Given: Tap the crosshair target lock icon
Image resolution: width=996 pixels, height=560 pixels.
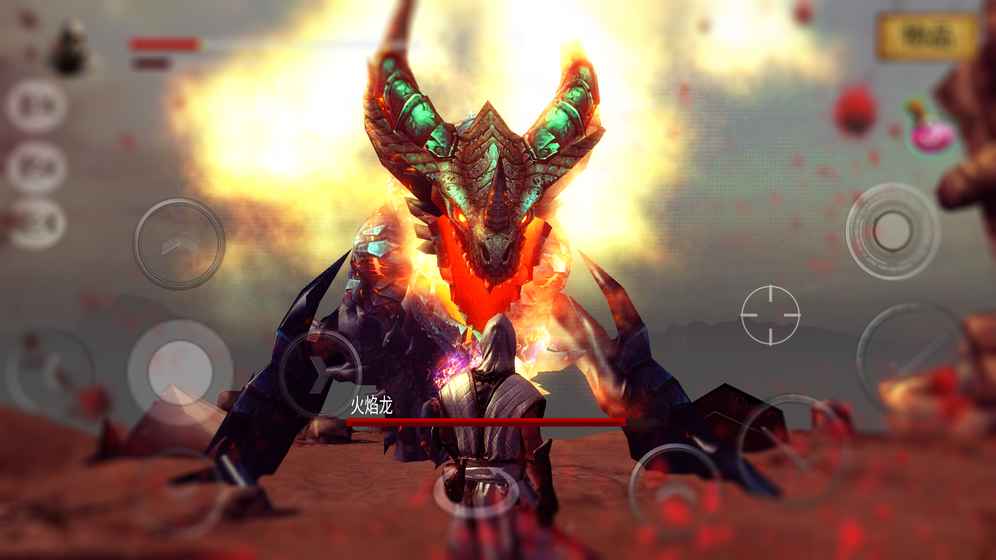Looking at the screenshot, I should point(770,315).
